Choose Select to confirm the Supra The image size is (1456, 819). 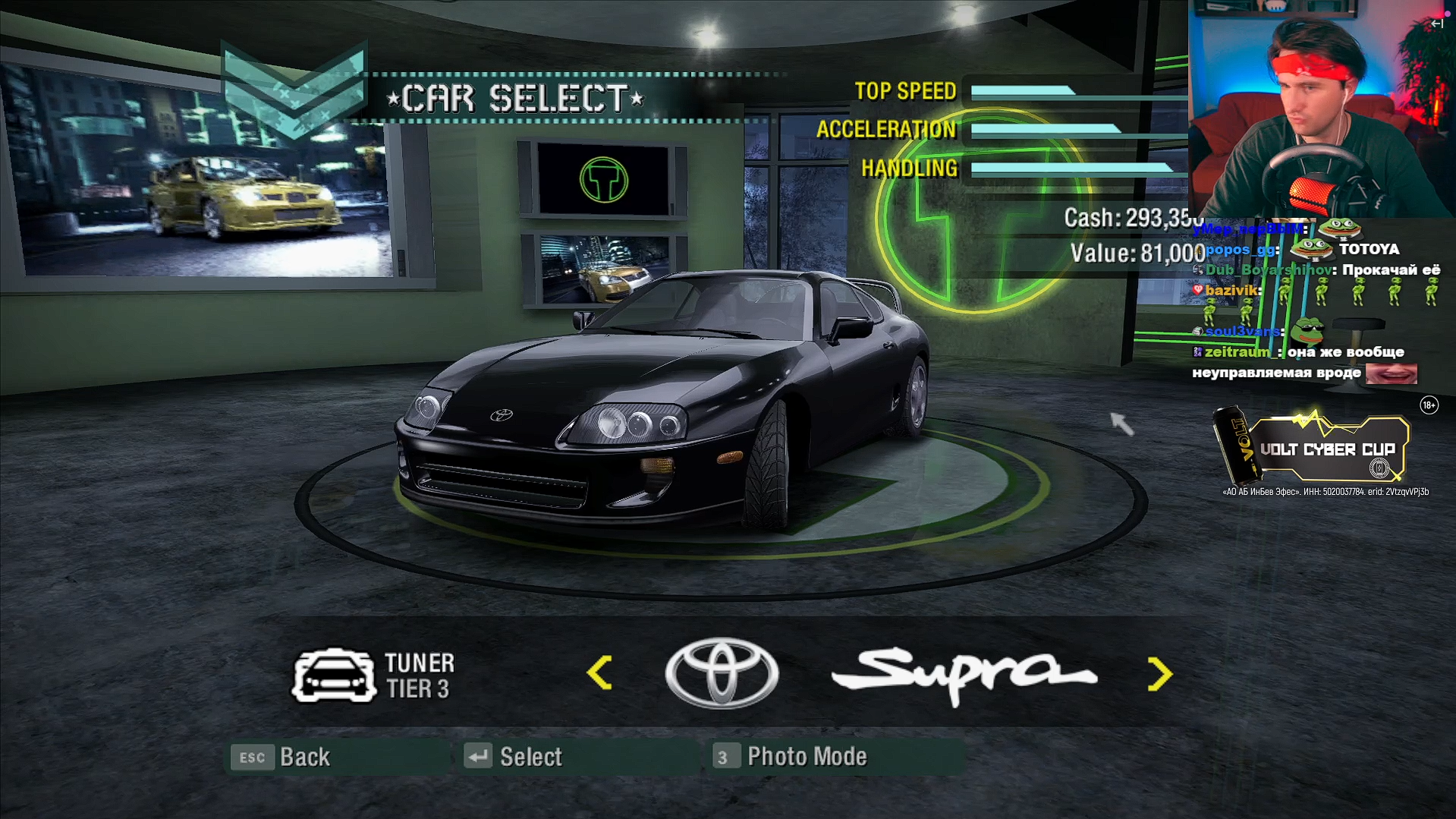click(514, 757)
